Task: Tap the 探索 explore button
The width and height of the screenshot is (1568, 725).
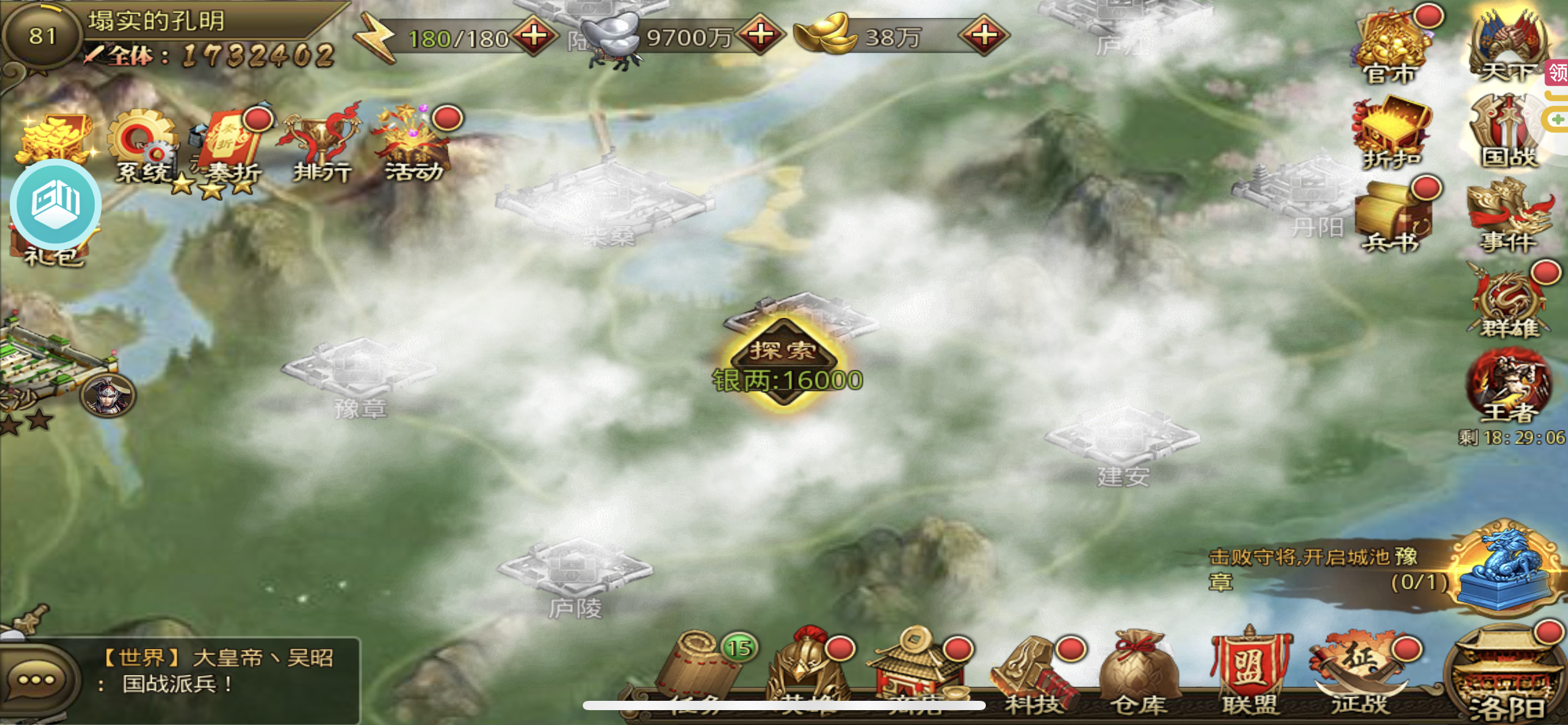Action: pos(784,352)
